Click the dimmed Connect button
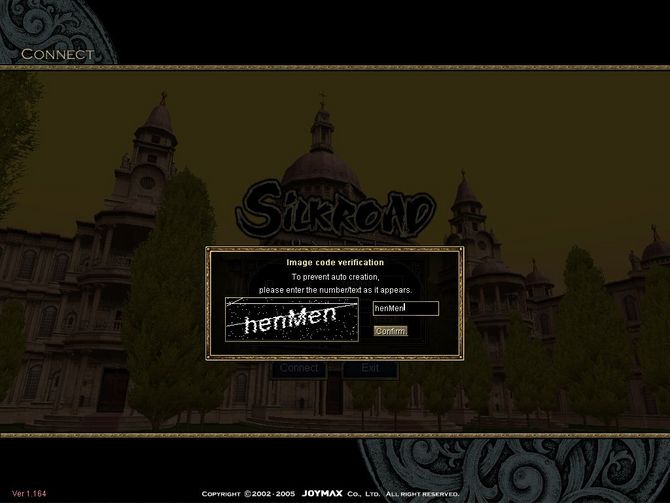Screen dimensions: 670x503 tap(298, 369)
